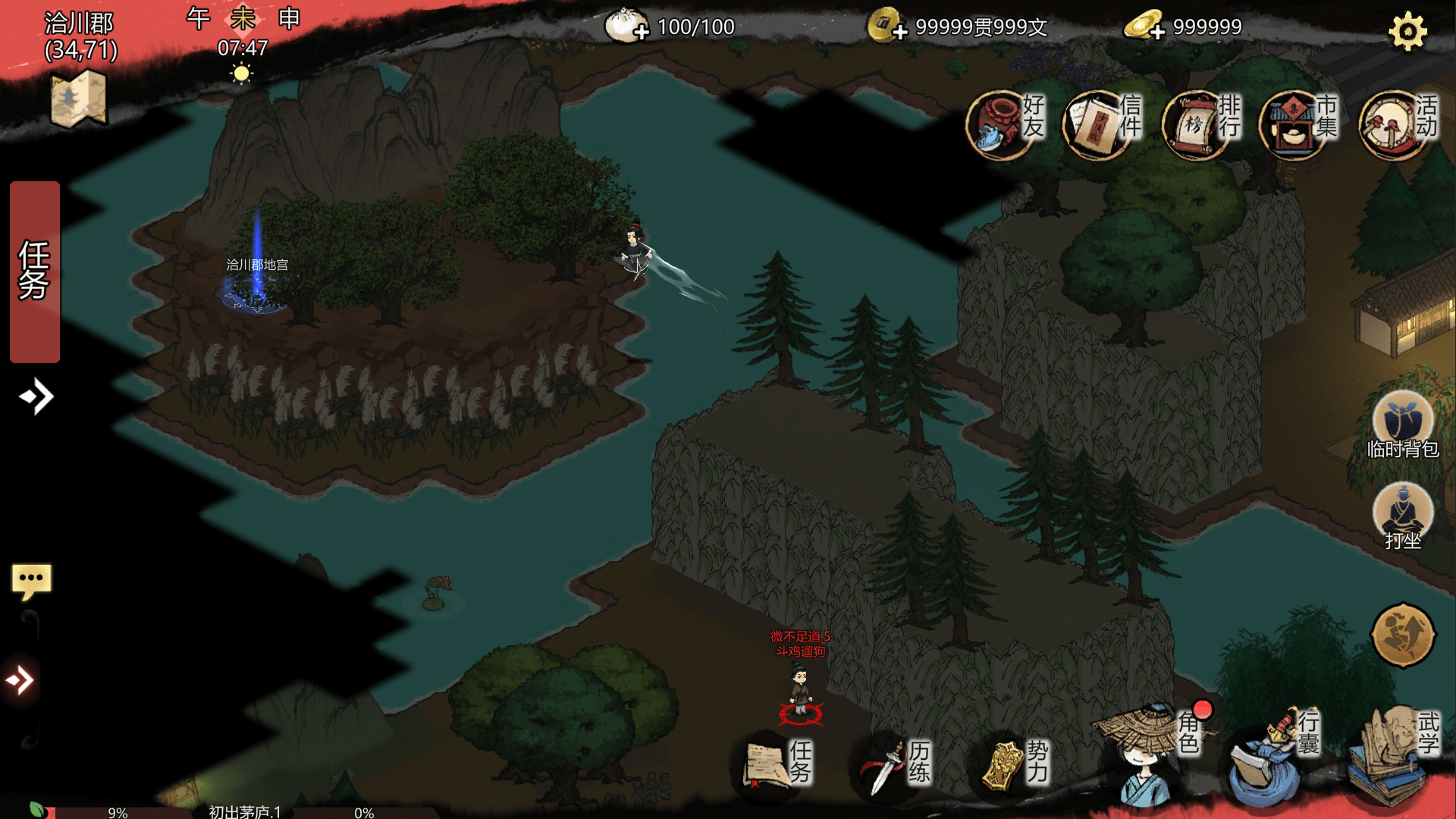Open the yellow chat bubble
The width and height of the screenshot is (1456, 819).
[31, 581]
